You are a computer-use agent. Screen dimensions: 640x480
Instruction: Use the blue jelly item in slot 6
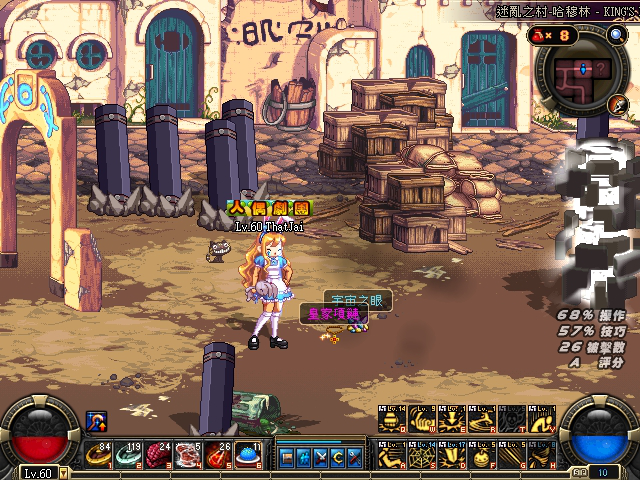point(248,455)
